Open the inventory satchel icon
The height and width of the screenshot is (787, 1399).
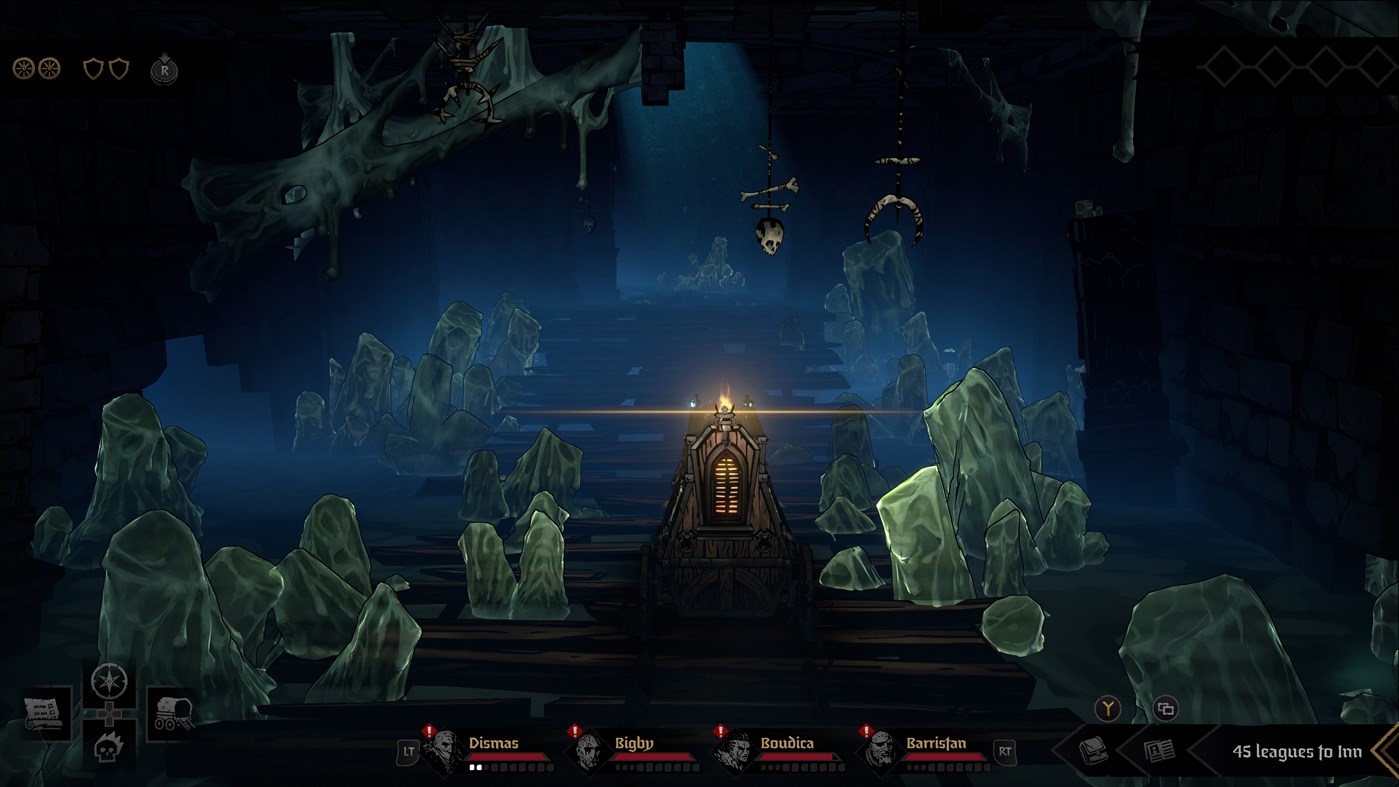1094,751
